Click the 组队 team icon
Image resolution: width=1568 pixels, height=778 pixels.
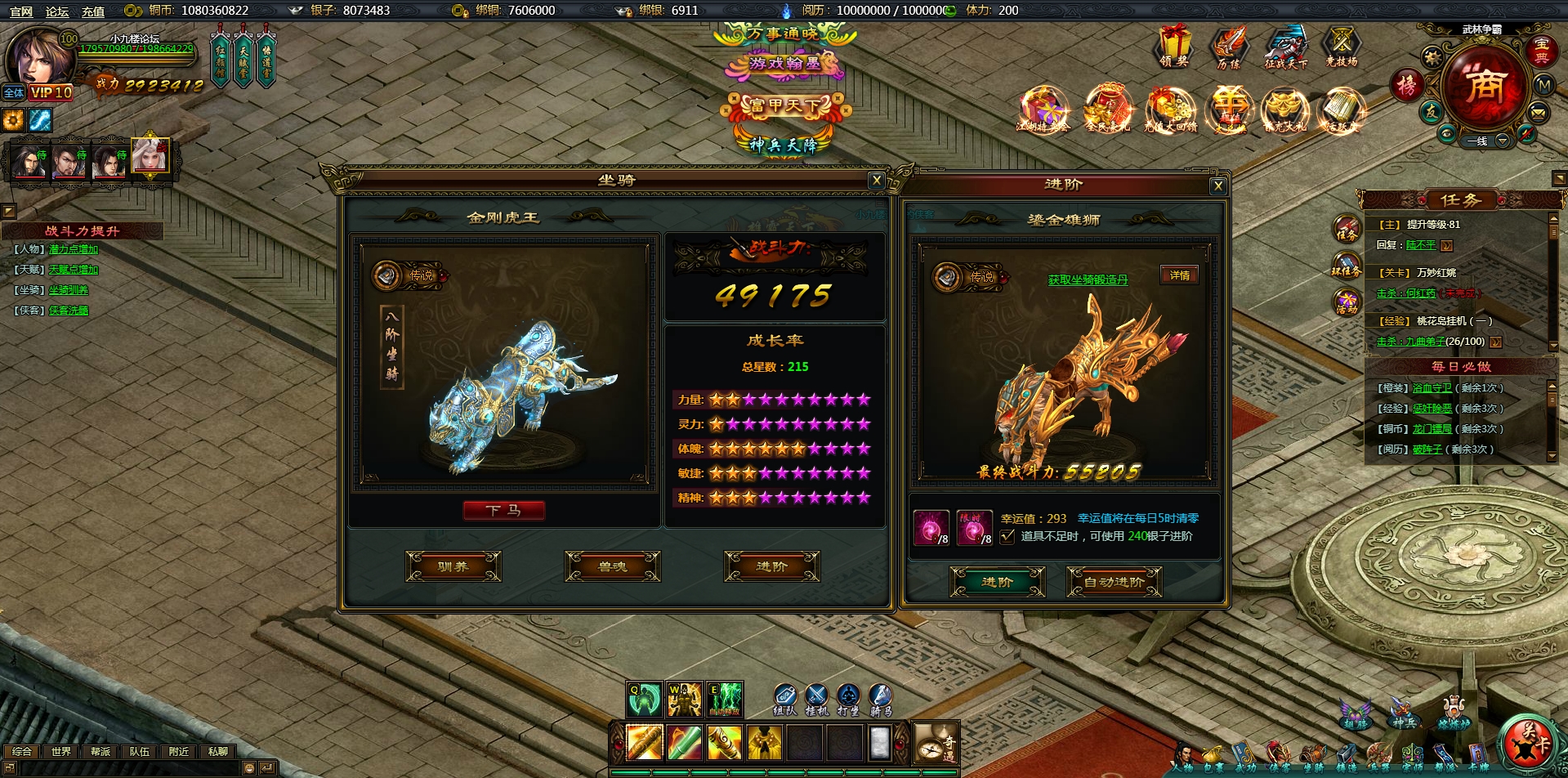tap(785, 695)
